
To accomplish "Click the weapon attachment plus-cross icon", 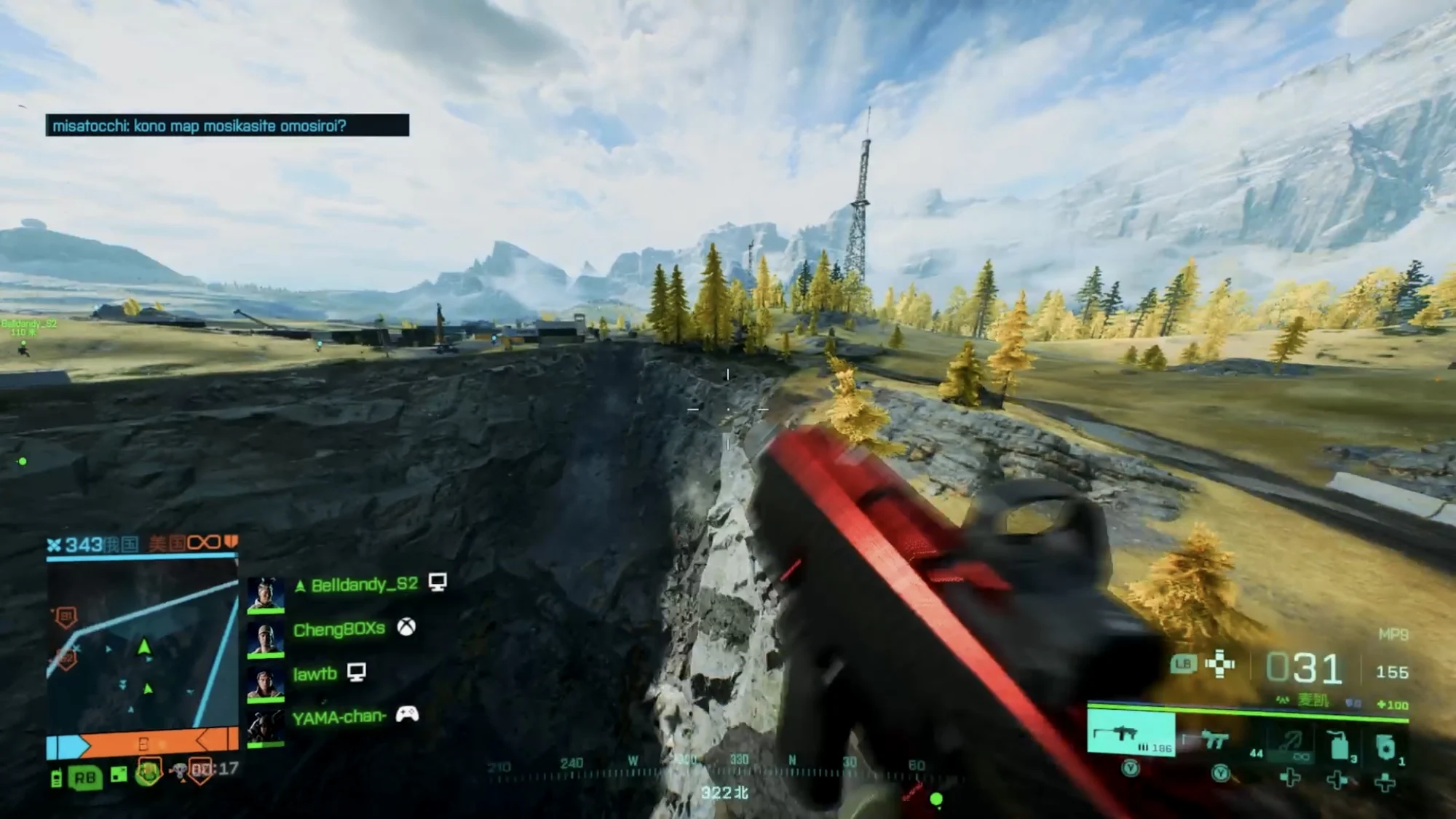I will pos(1220,664).
